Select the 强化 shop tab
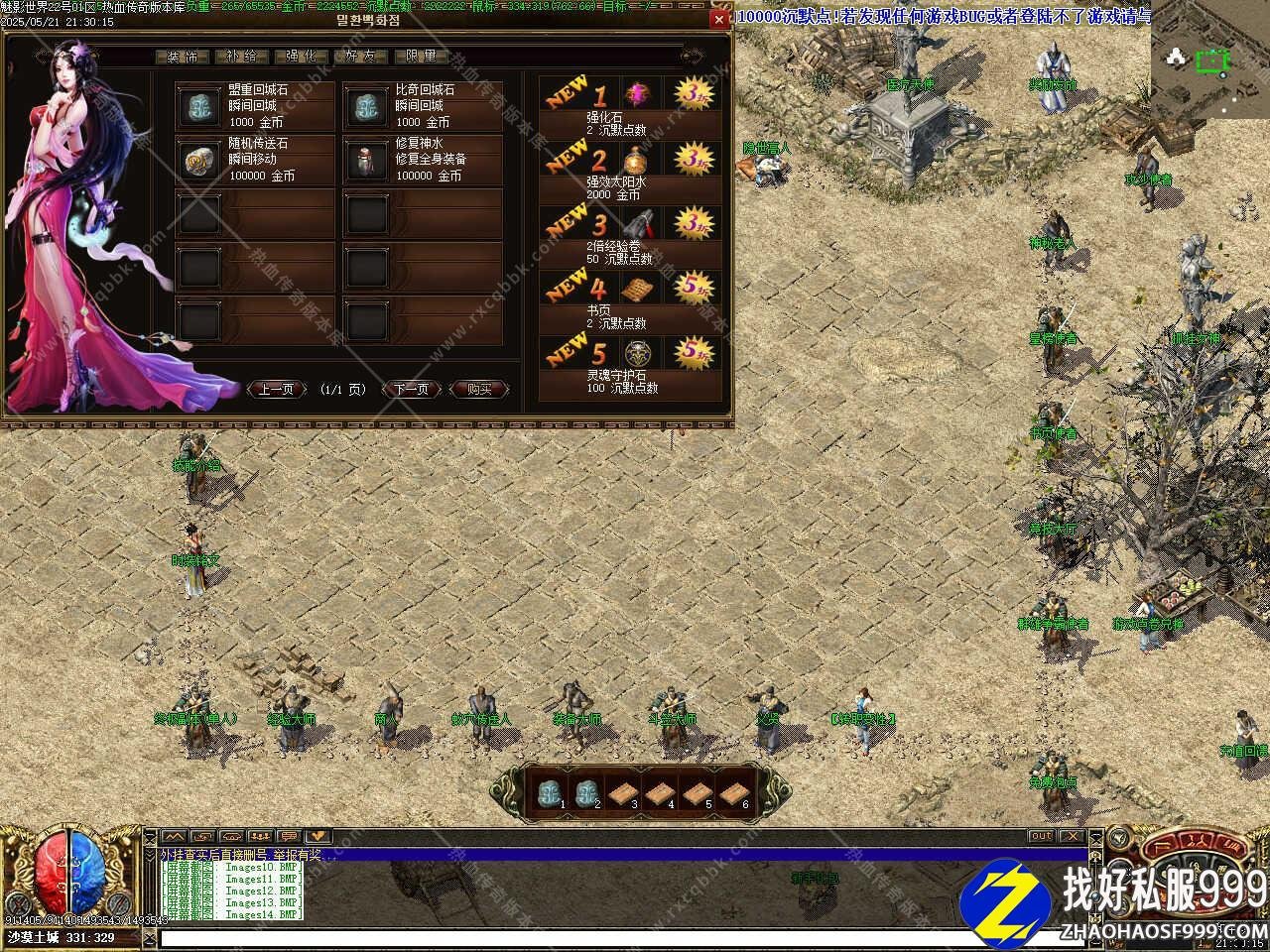 pos(301,57)
